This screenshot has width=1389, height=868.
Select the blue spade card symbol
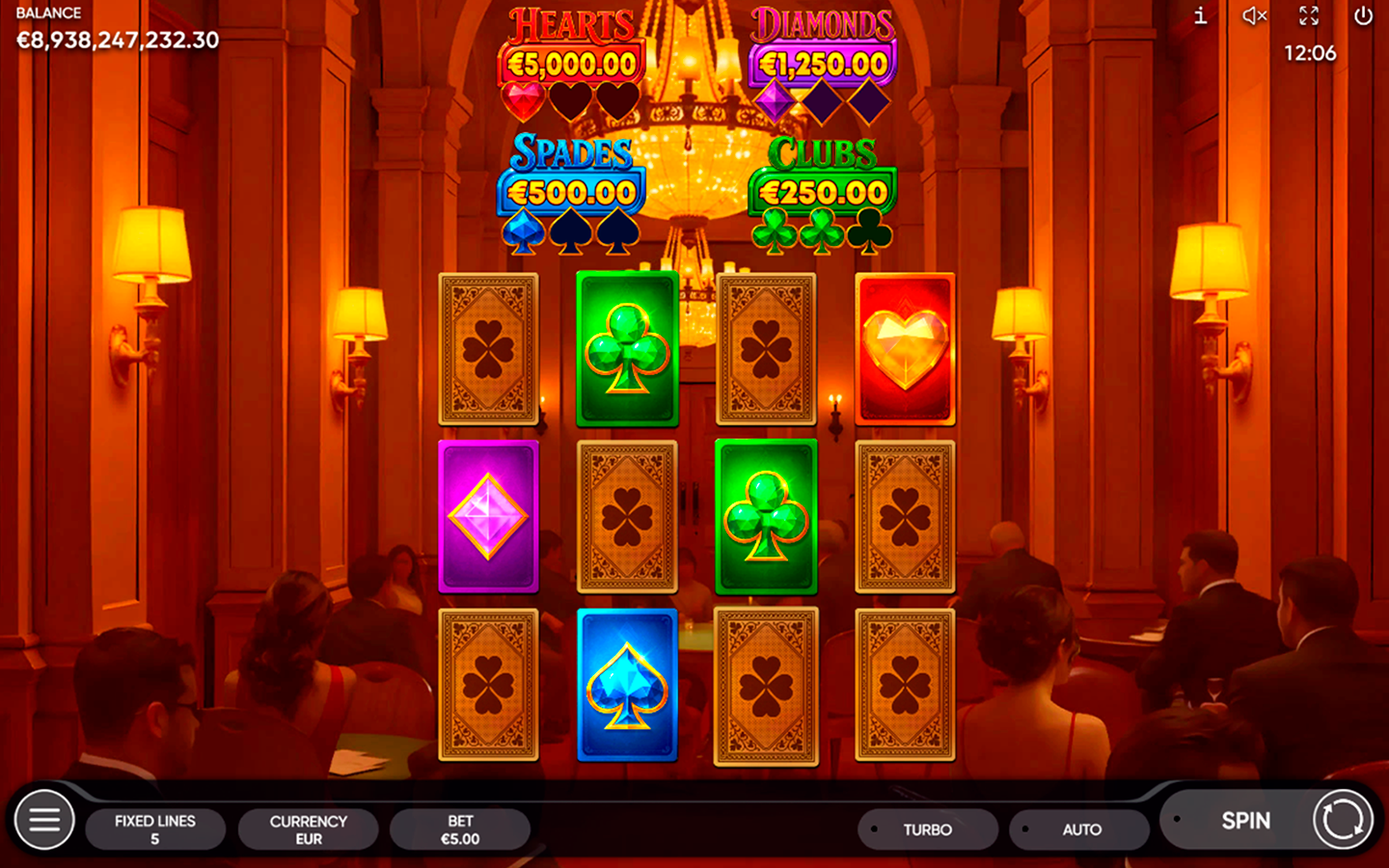pyautogui.click(x=626, y=685)
